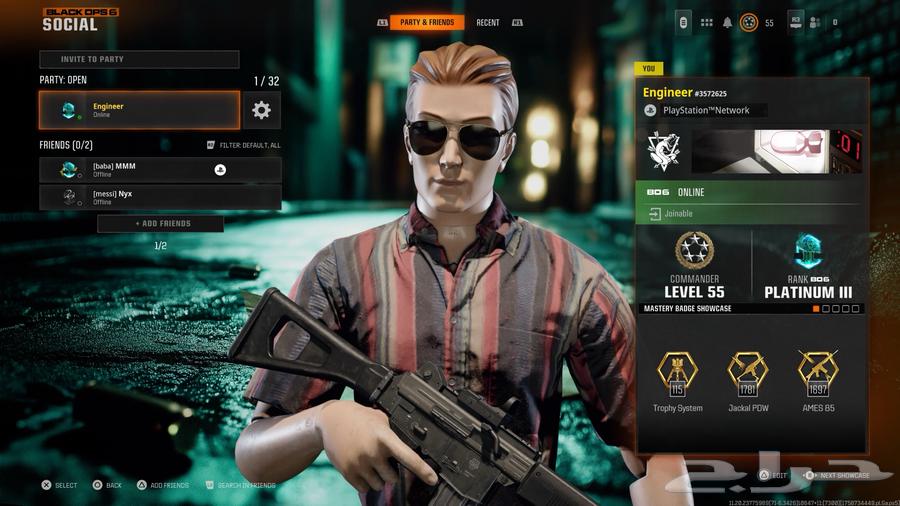This screenshot has height=506, width=900.
Task: Switch to the Party & Friends tab
Action: coord(427,22)
